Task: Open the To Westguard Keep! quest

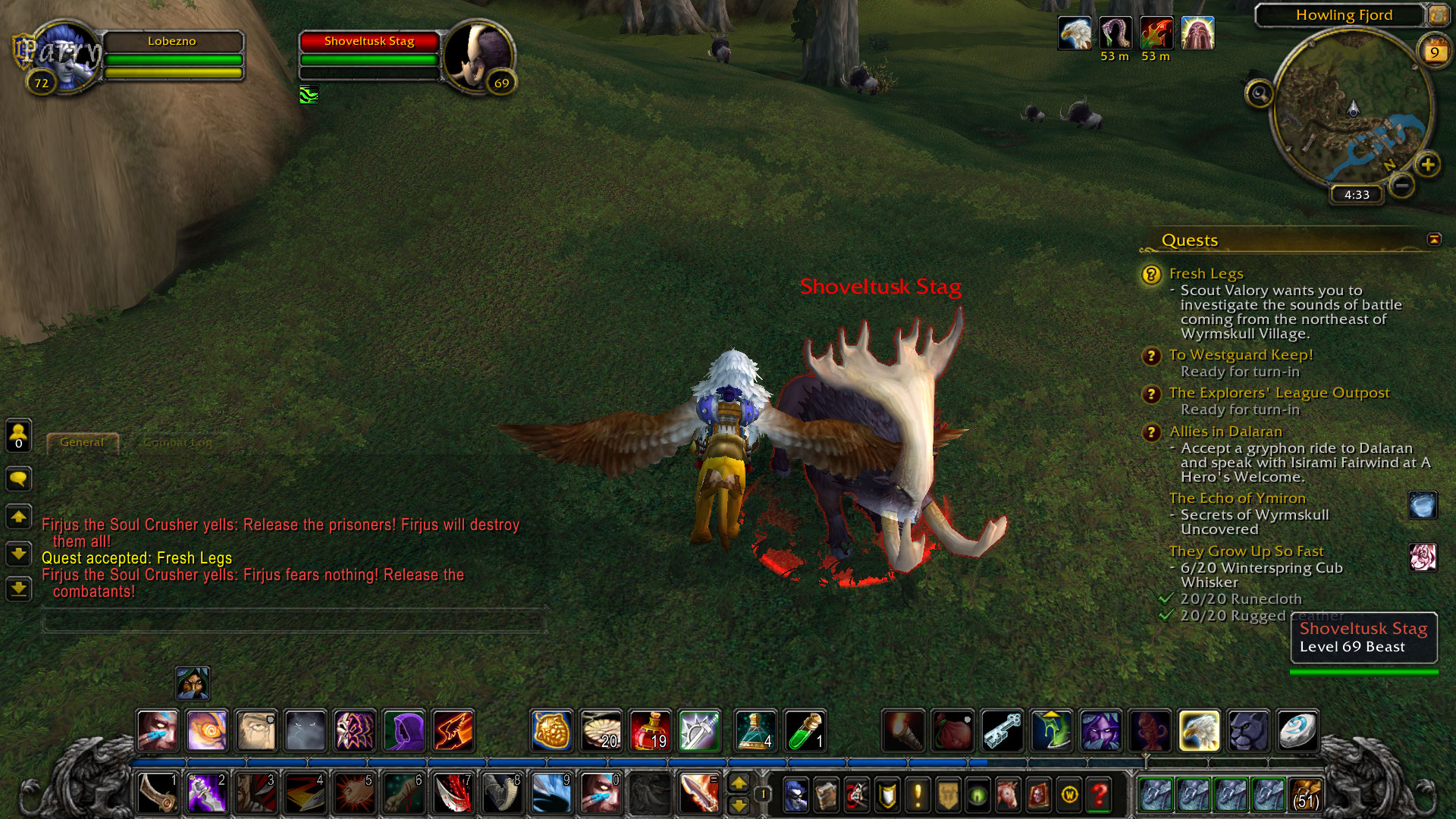Action: tap(1240, 355)
